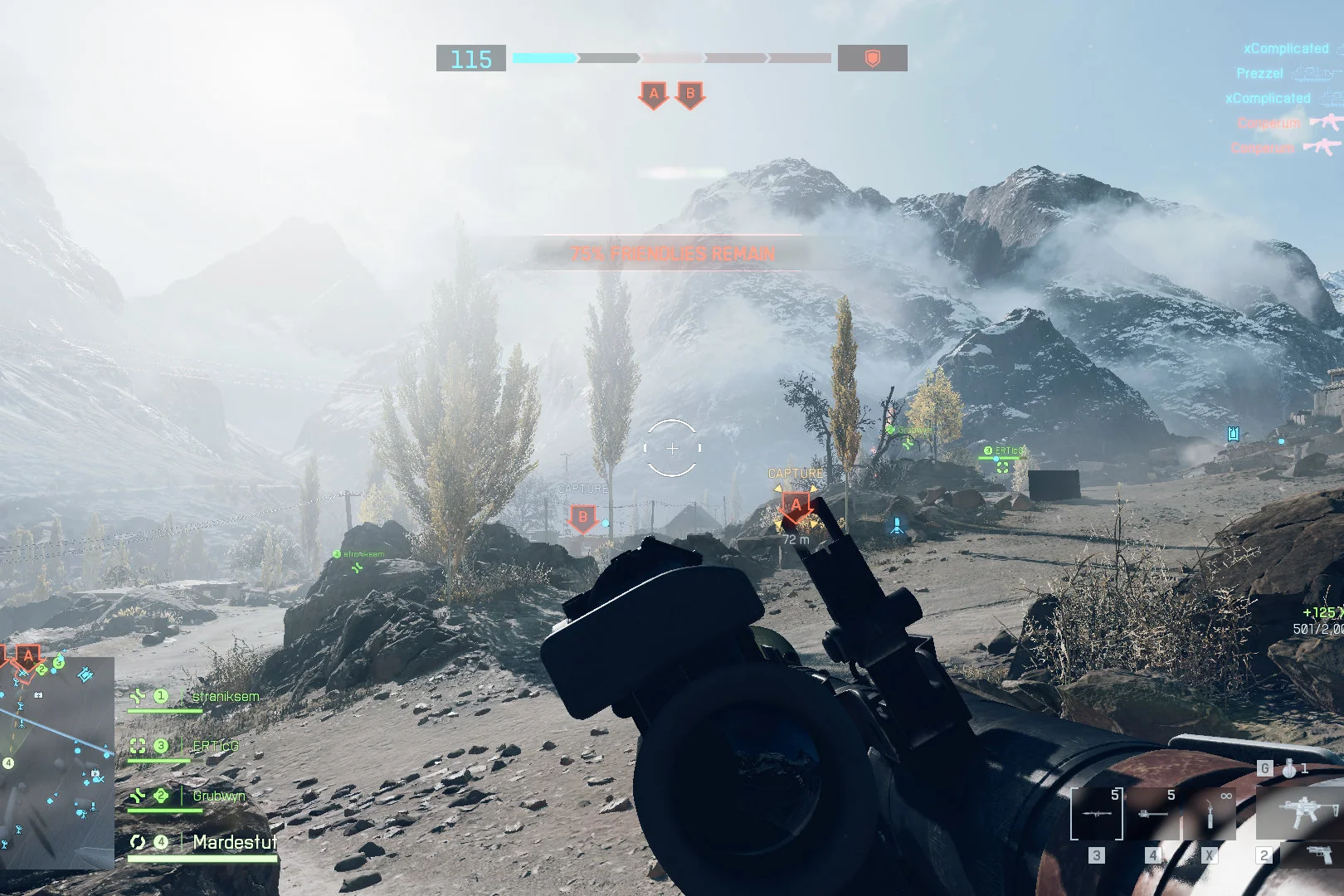
Task: Open the minimap
Action: (x=56, y=762)
